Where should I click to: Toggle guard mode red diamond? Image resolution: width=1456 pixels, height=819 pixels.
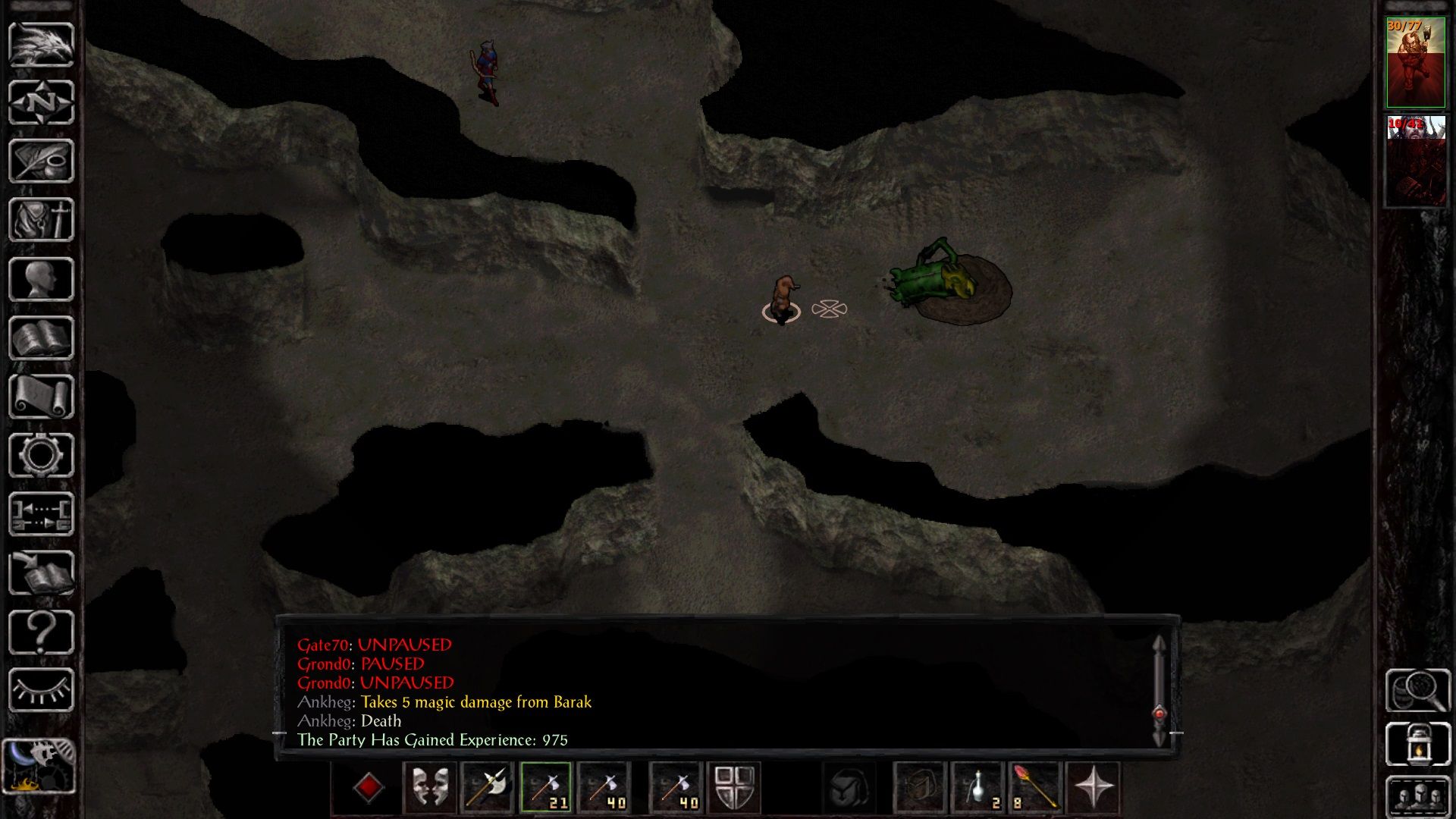(369, 789)
